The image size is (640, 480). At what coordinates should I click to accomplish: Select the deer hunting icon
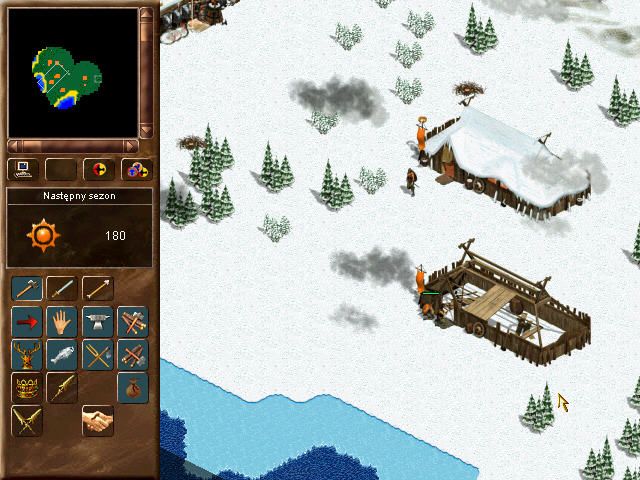tap(27, 355)
